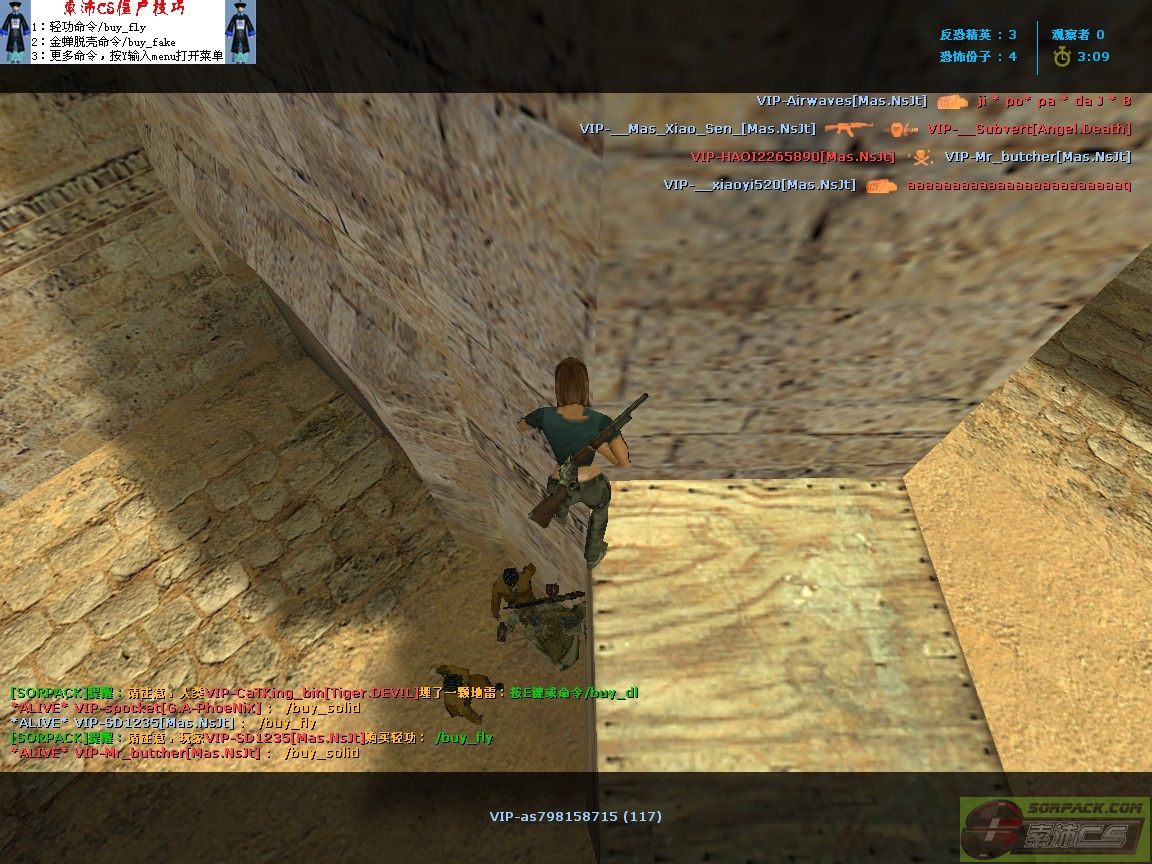Open the SORPACK.COM logo link
Image resolution: width=1152 pixels, height=864 pixels.
[1054, 828]
